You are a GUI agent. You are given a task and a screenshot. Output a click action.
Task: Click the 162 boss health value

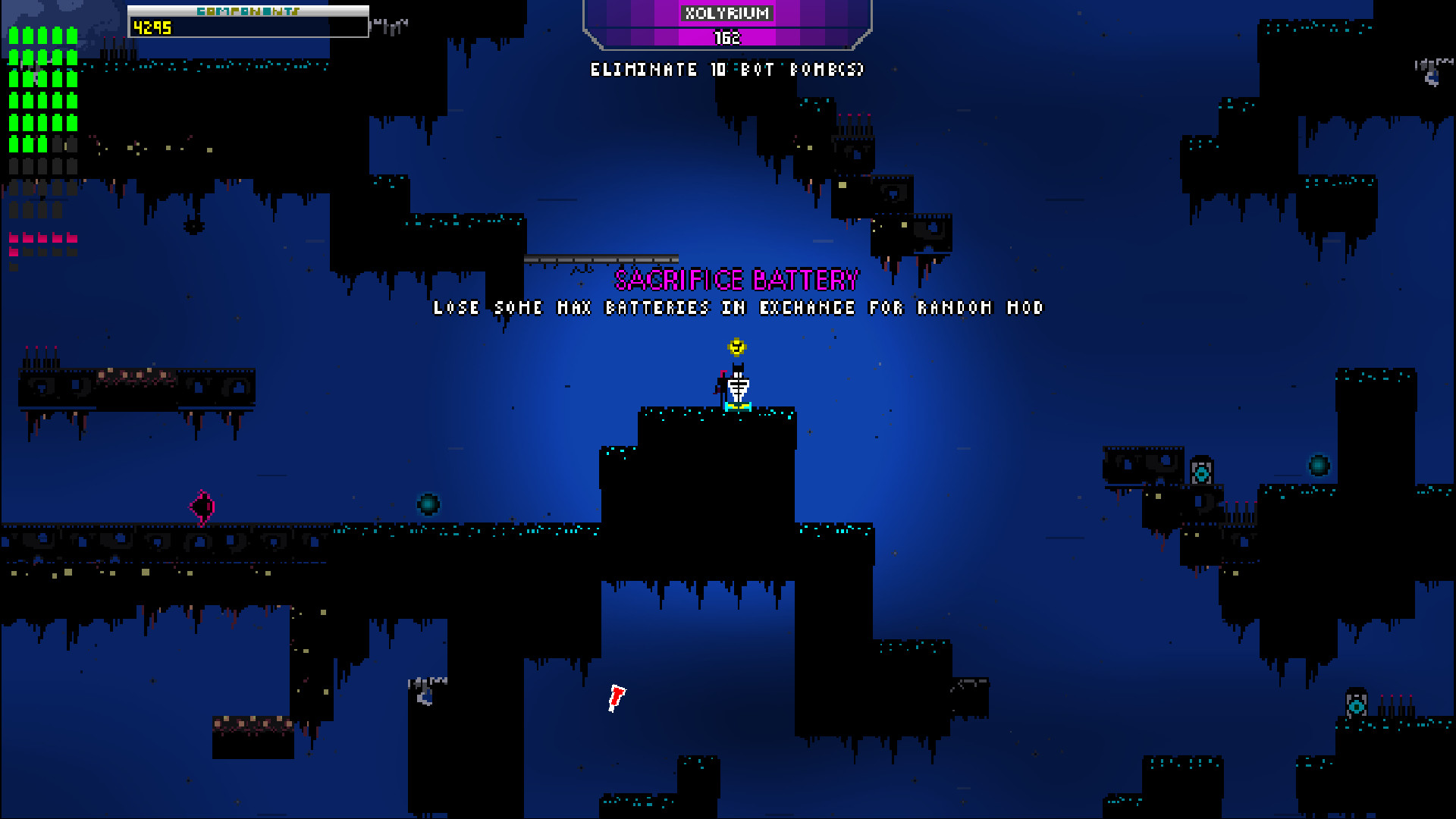click(730, 36)
